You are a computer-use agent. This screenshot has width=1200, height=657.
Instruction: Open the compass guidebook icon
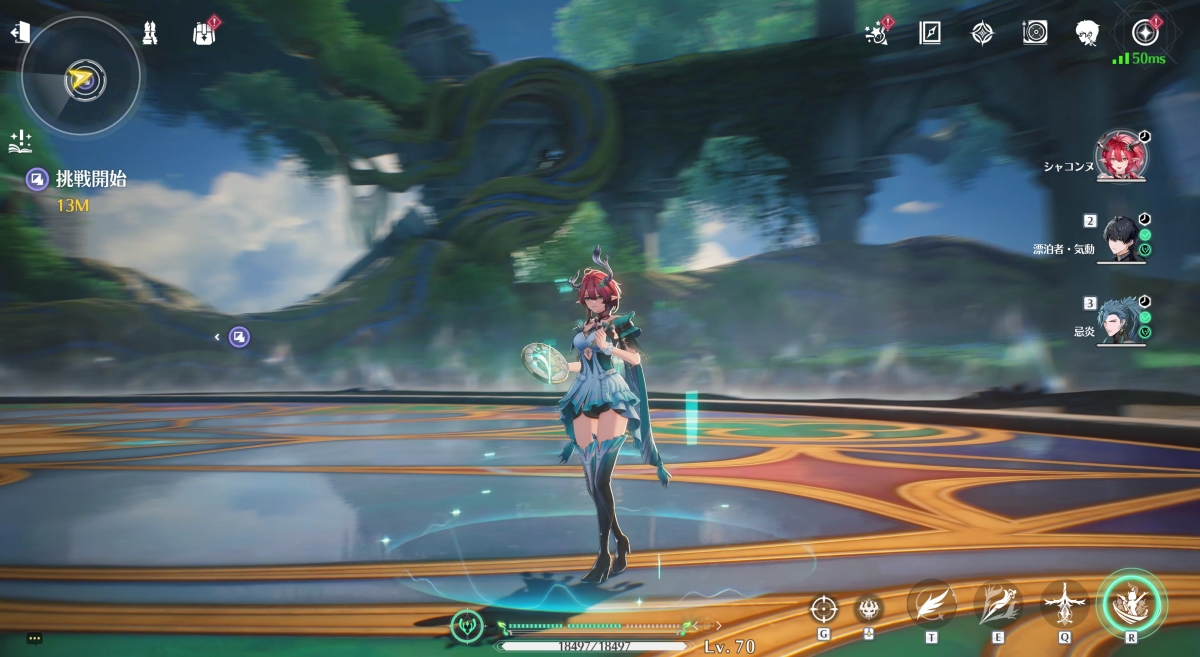coord(930,33)
